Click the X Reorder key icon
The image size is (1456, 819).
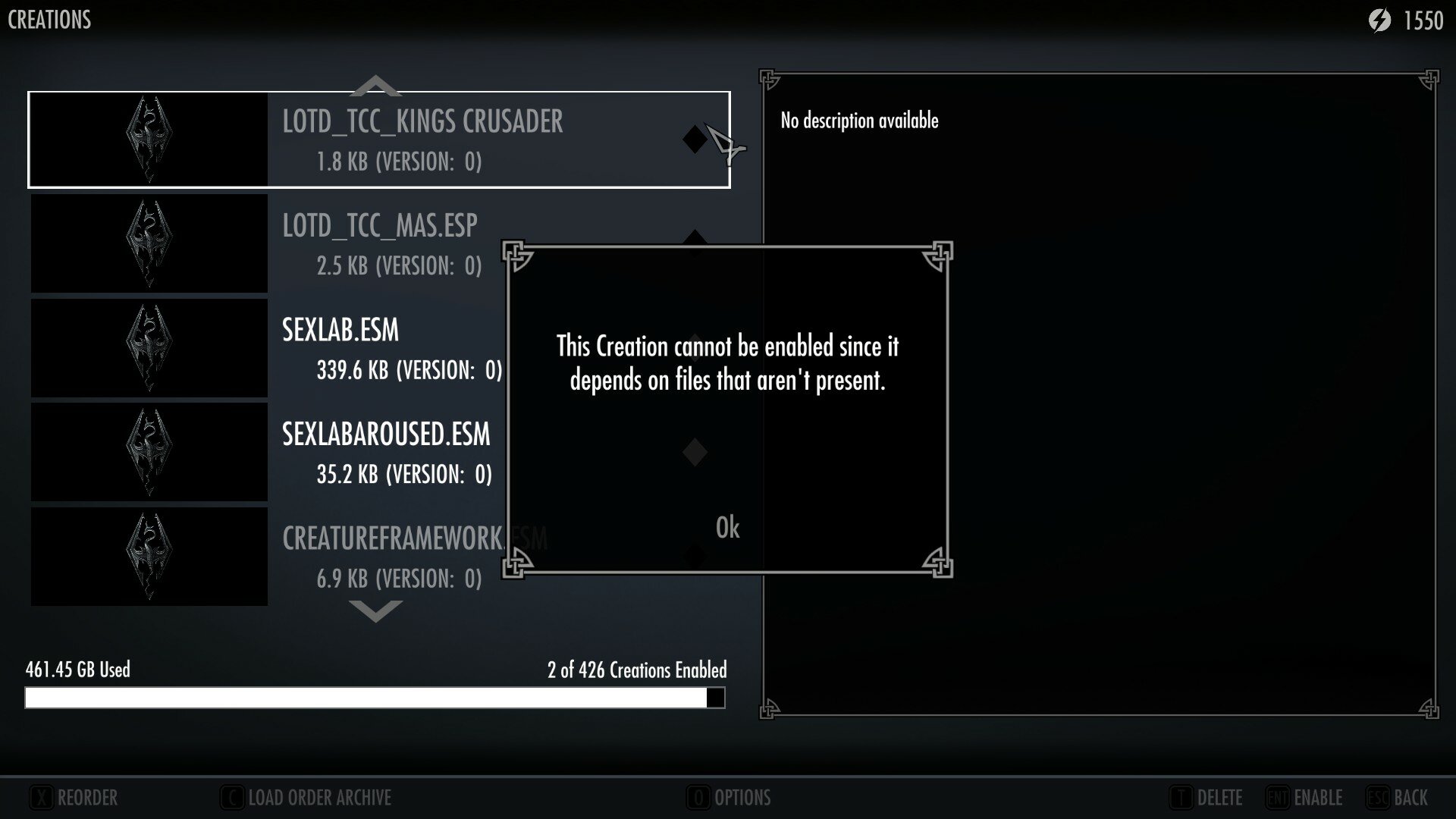43,797
